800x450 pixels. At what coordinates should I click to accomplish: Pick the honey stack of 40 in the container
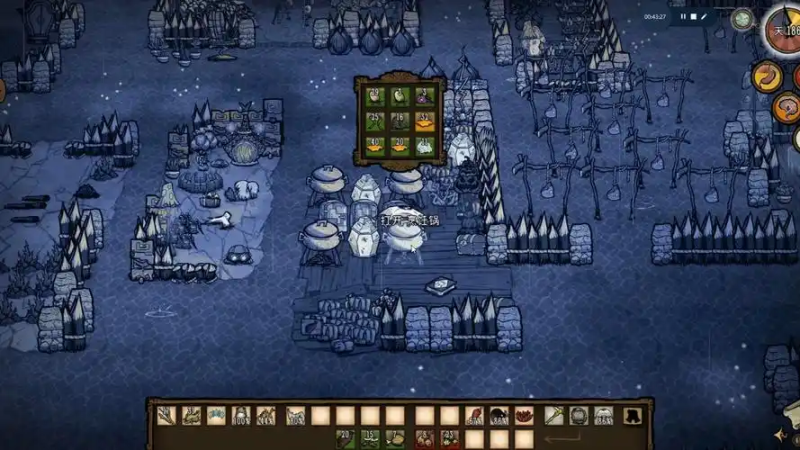click(374, 146)
